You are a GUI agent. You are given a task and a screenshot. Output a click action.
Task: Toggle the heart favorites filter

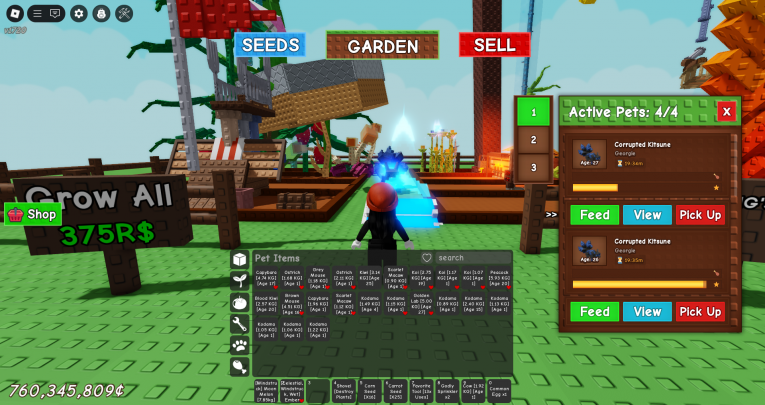click(427, 258)
